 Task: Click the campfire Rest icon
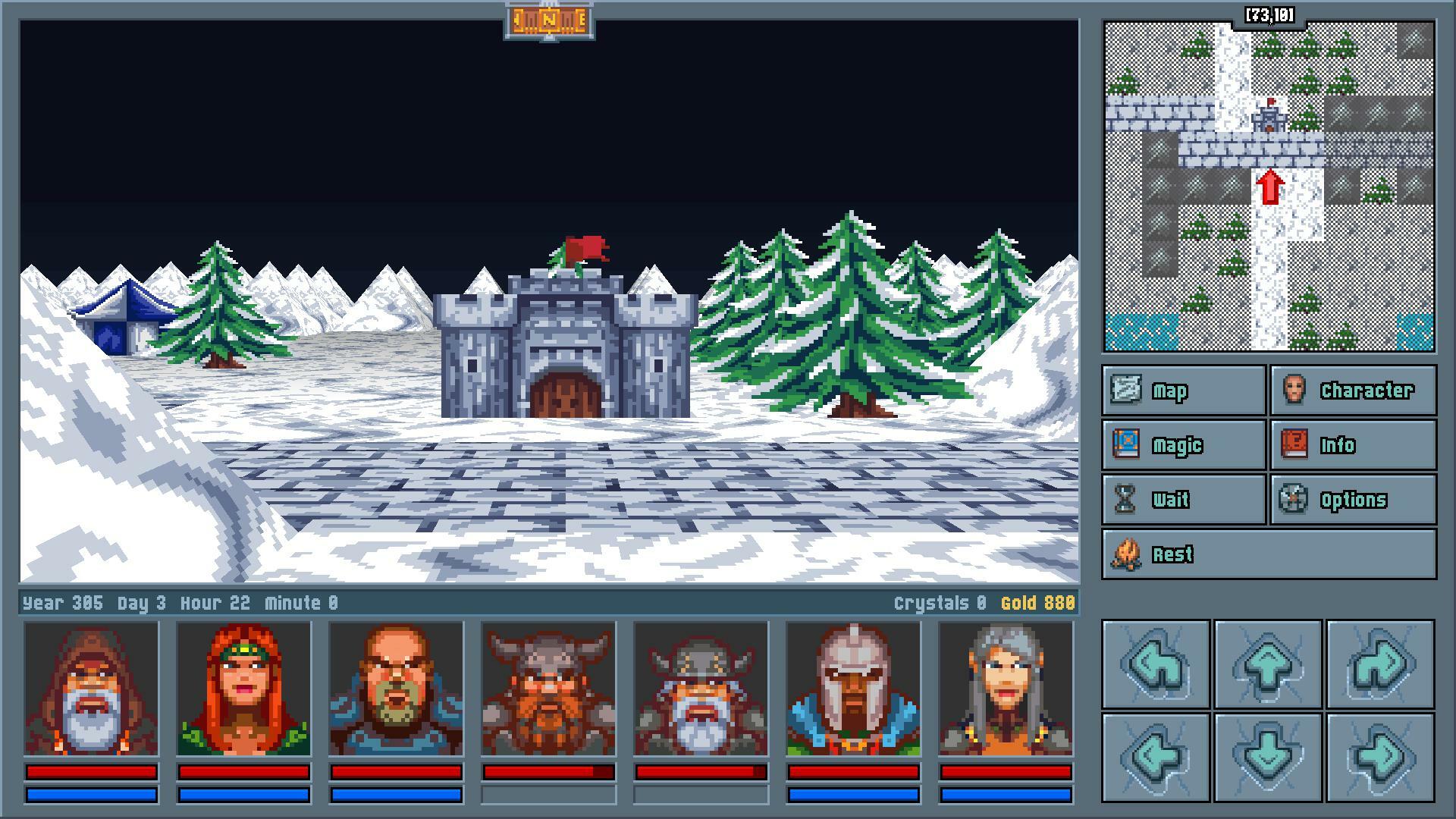(1126, 554)
